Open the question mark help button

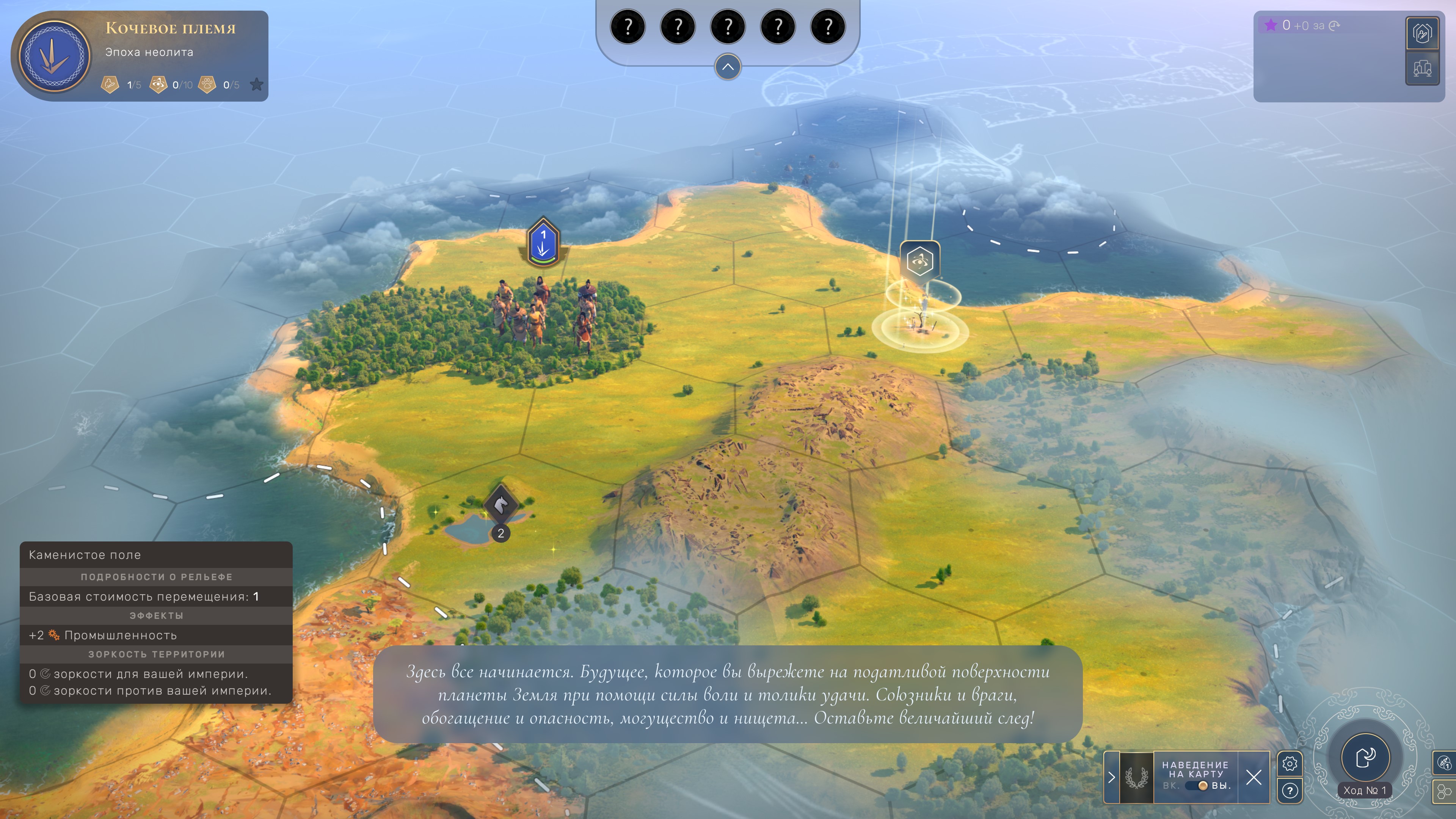click(1289, 791)
